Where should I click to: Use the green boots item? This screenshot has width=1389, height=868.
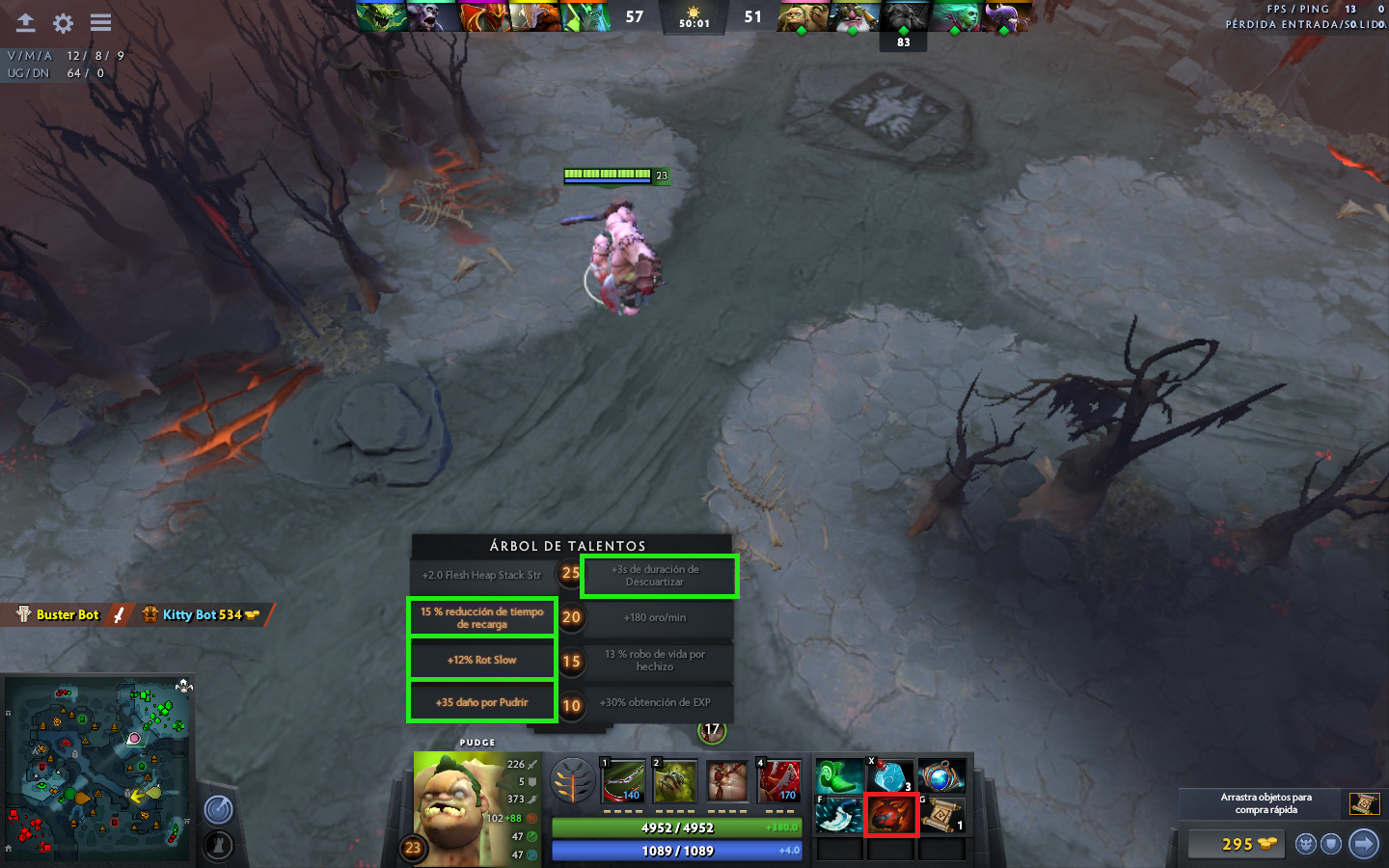pyautogui.click(x=839, y=776)
